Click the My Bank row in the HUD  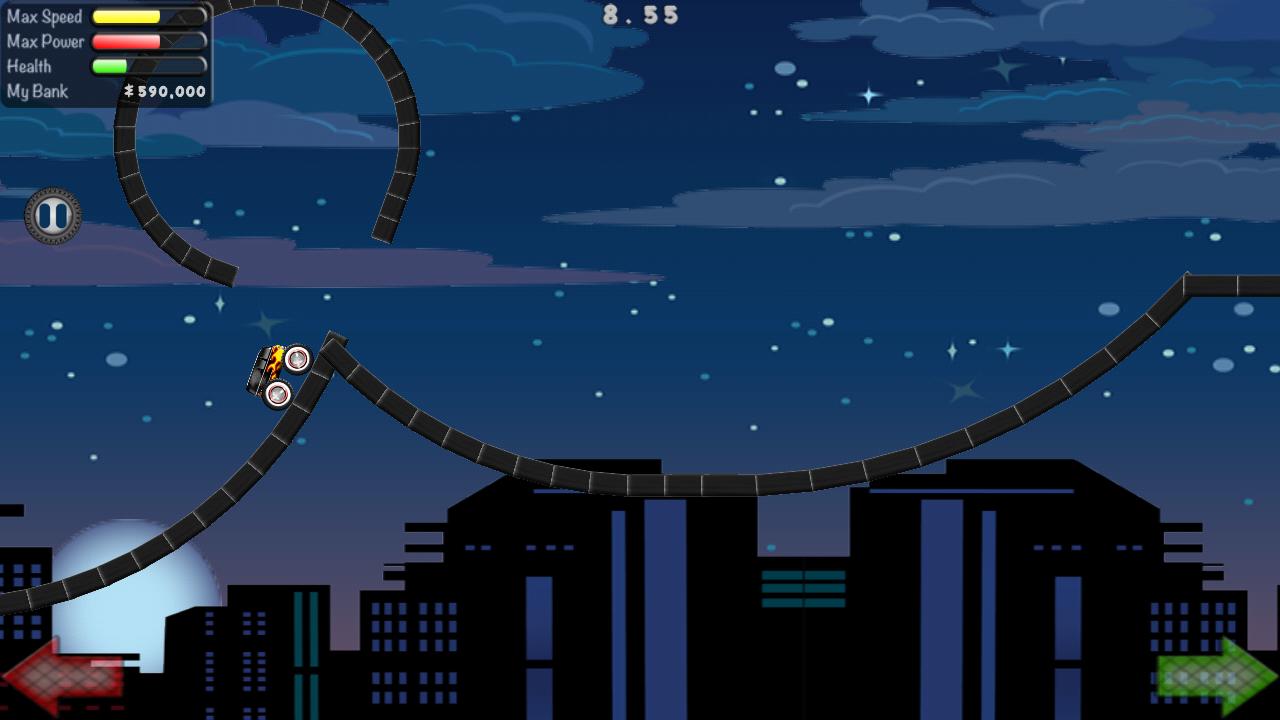point(100,91)
